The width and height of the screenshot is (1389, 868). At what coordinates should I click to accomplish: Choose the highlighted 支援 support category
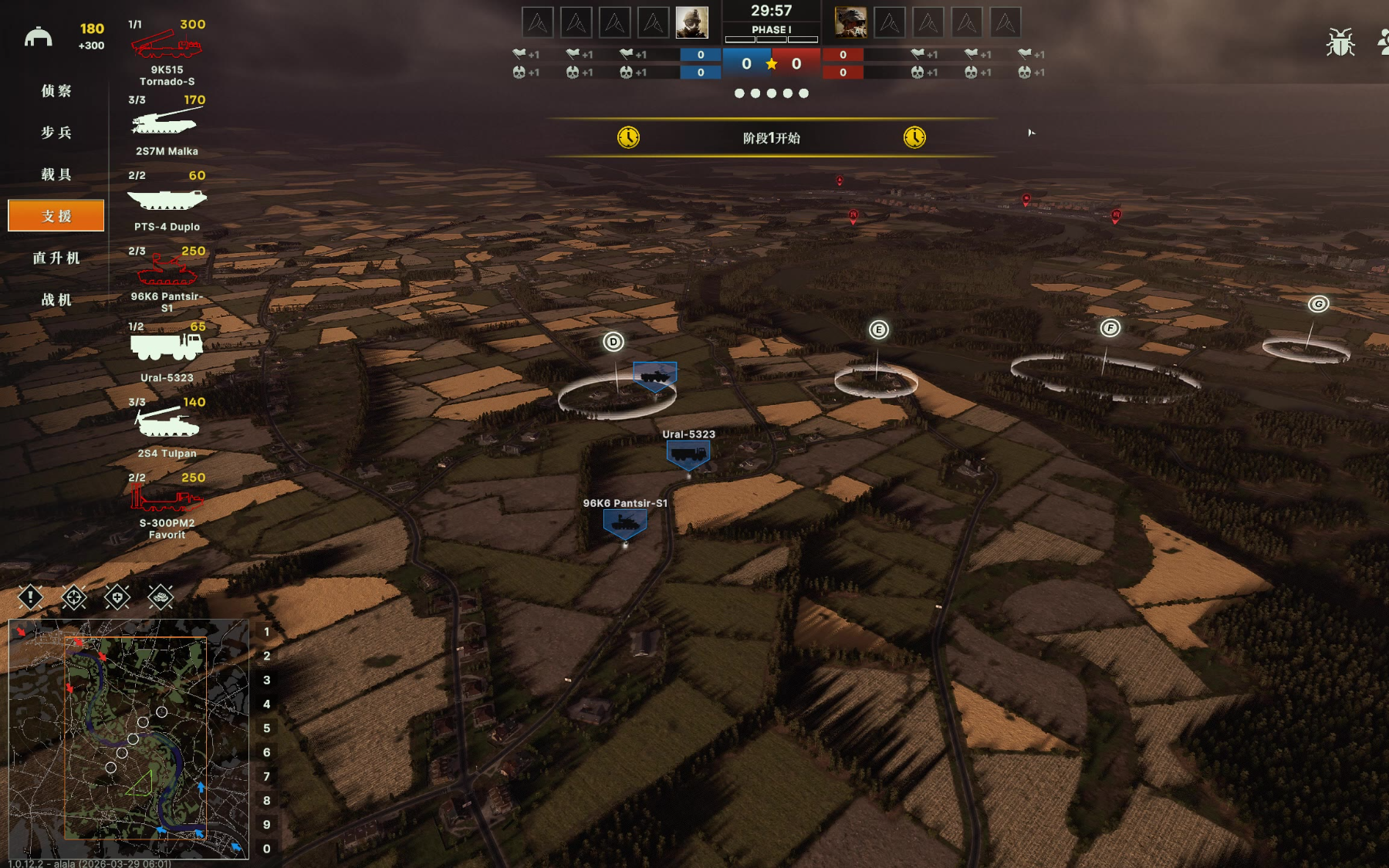tap(56, 216)
